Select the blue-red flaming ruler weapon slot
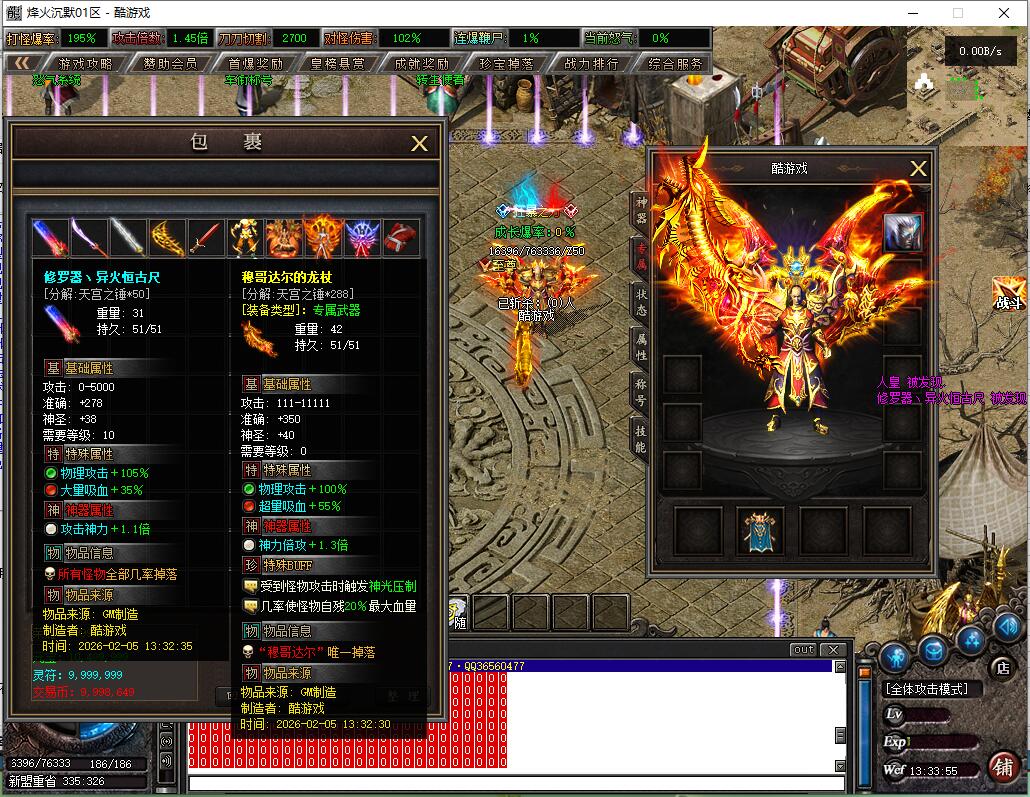Screen dimensions: 1030x797 [x=50, y=238]
